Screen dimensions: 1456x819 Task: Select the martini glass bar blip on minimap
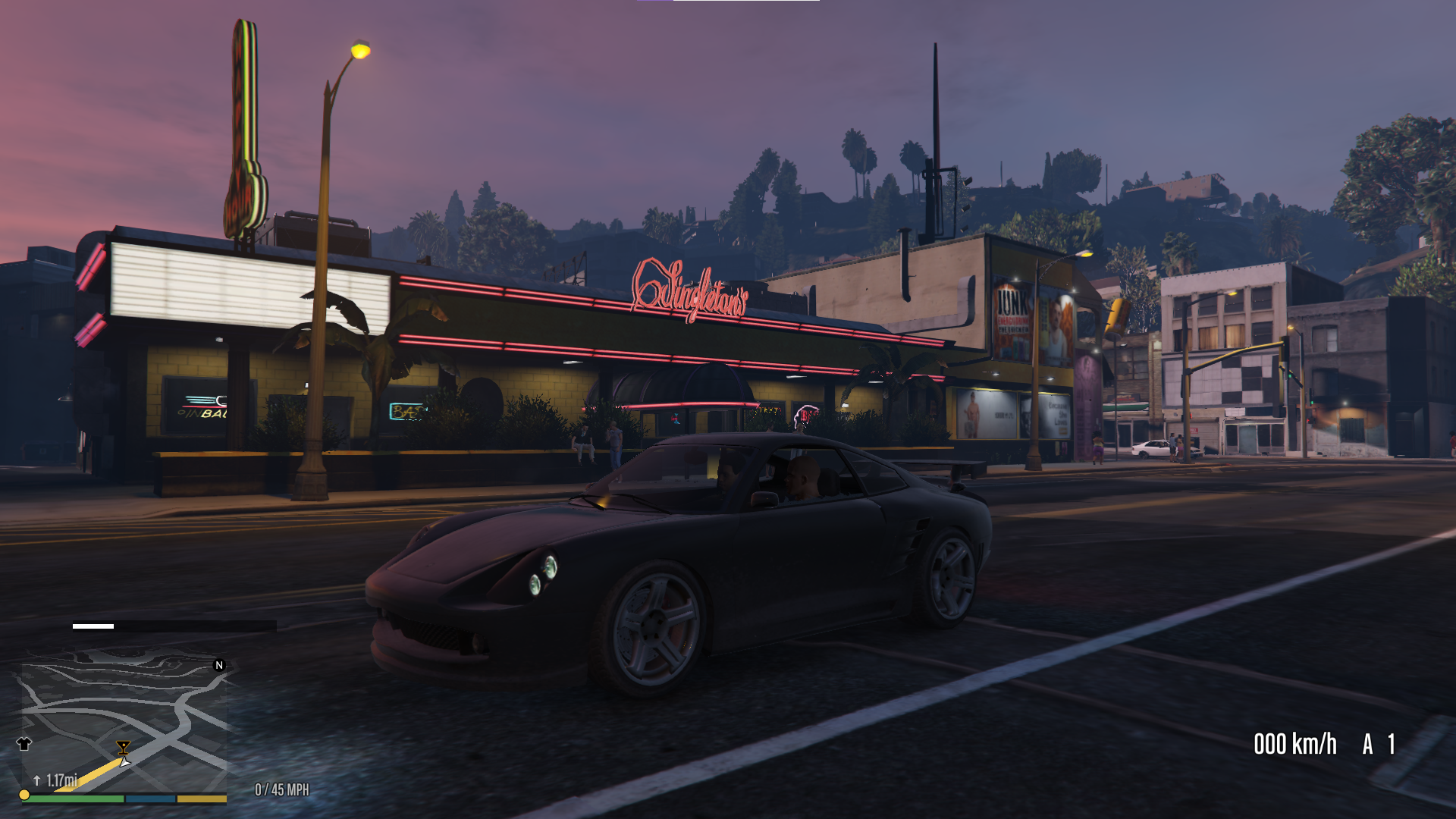124,747
